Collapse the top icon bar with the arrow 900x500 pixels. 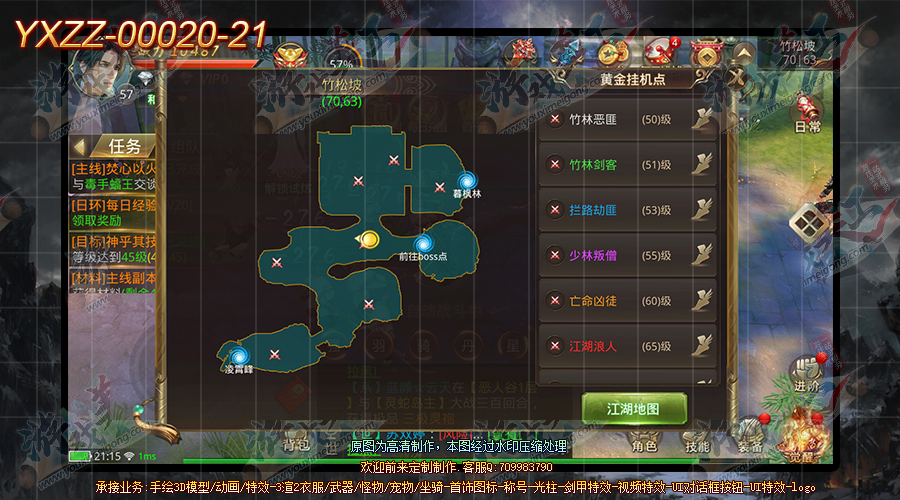[x=743, y=52]
